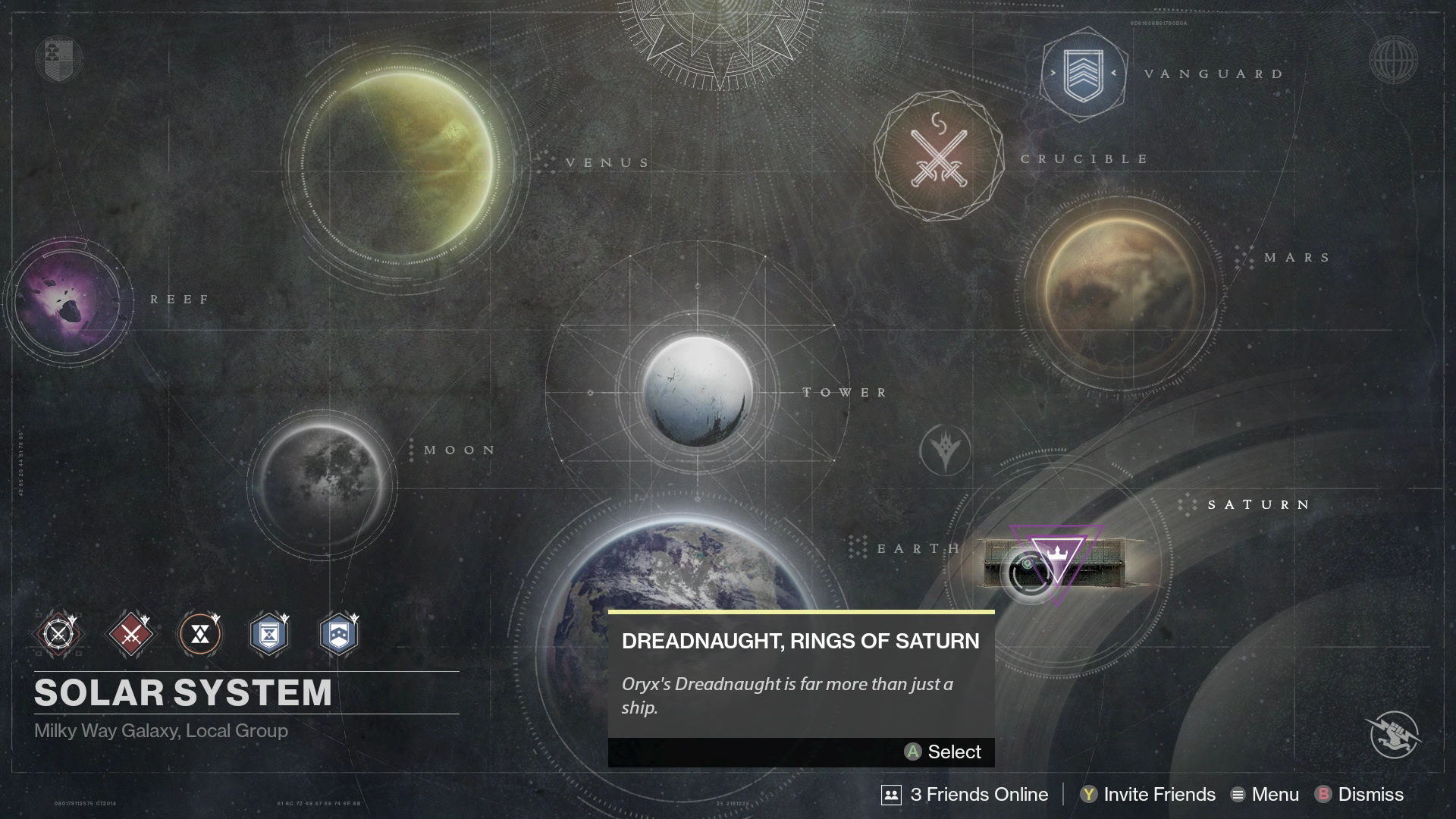Travel to the Tower
1456x819 pixels.
[698, 391]
